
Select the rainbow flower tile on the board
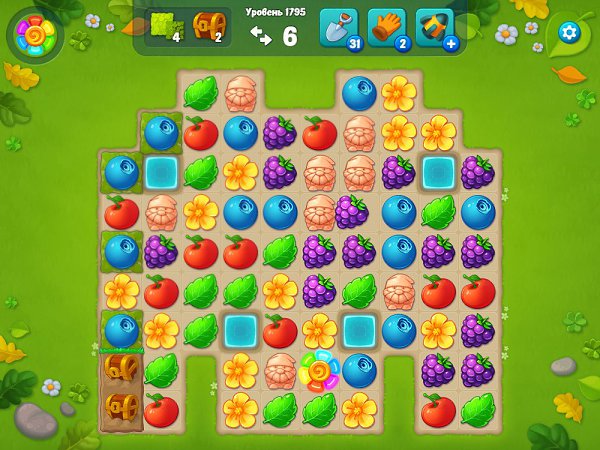click(320, 372)
